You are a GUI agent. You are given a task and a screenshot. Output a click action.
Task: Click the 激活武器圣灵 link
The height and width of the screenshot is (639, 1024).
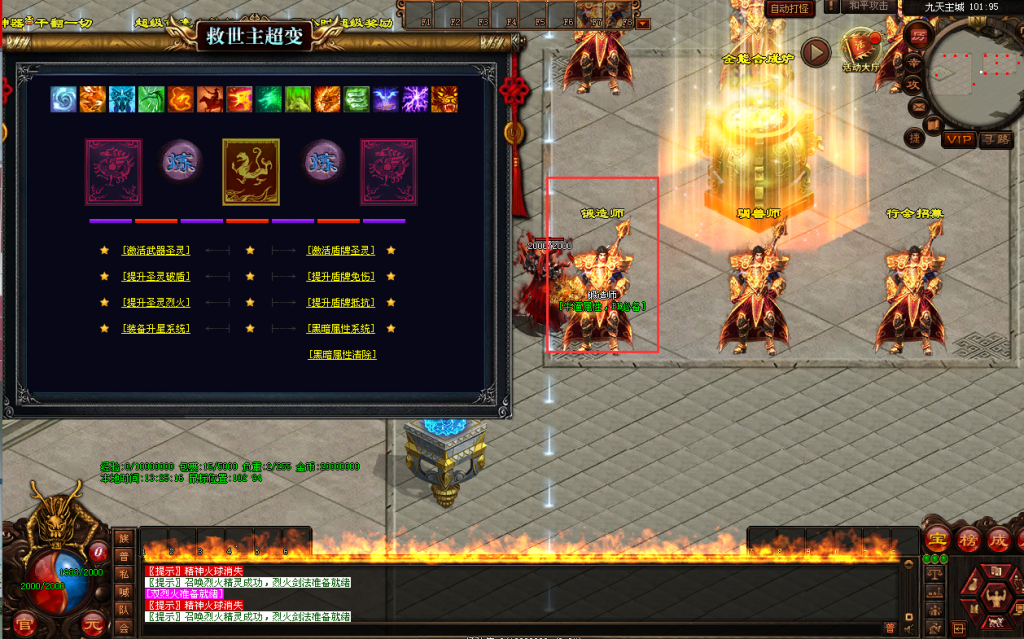click(155, 250)
